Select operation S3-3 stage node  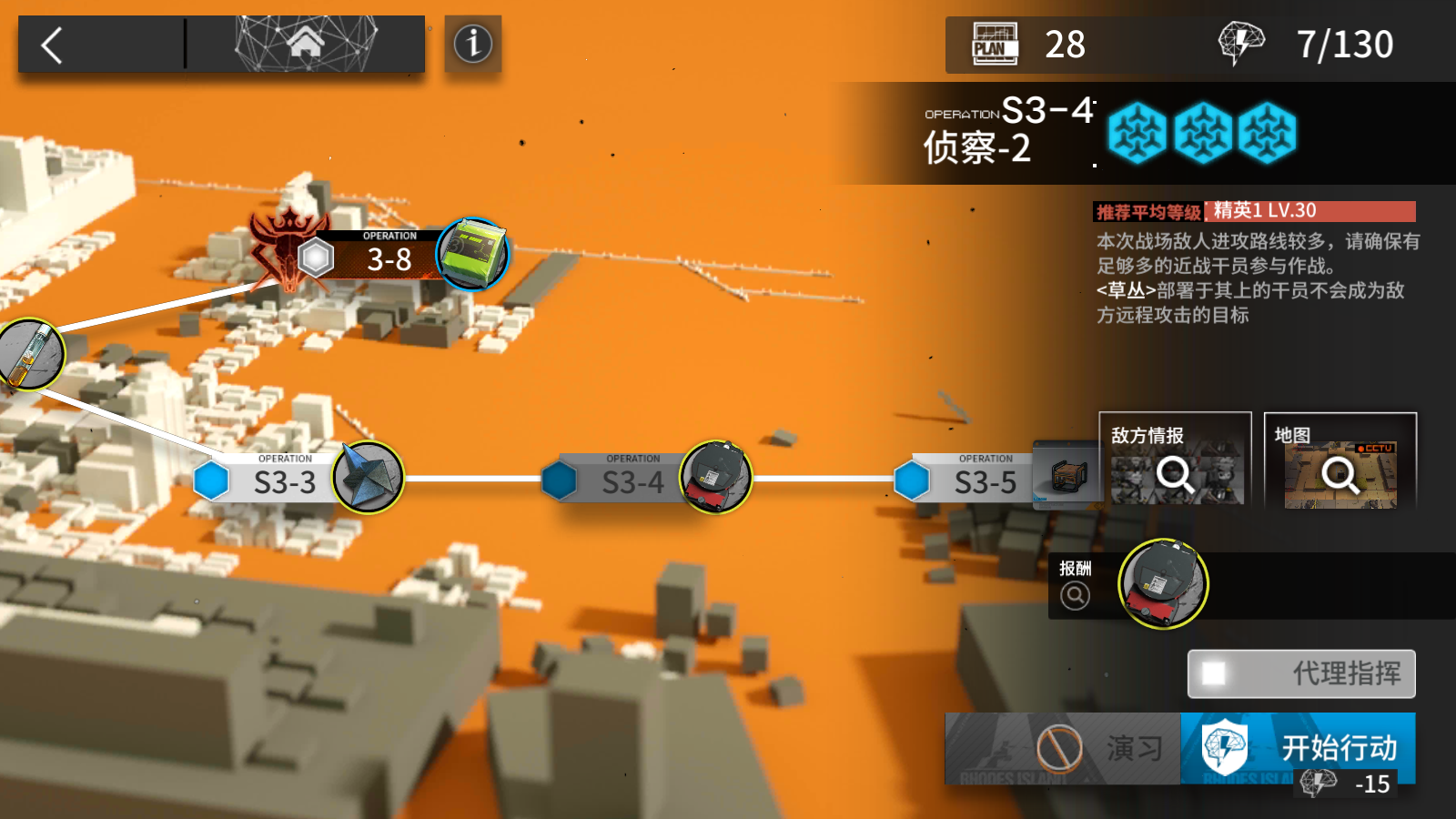point(285,480)
